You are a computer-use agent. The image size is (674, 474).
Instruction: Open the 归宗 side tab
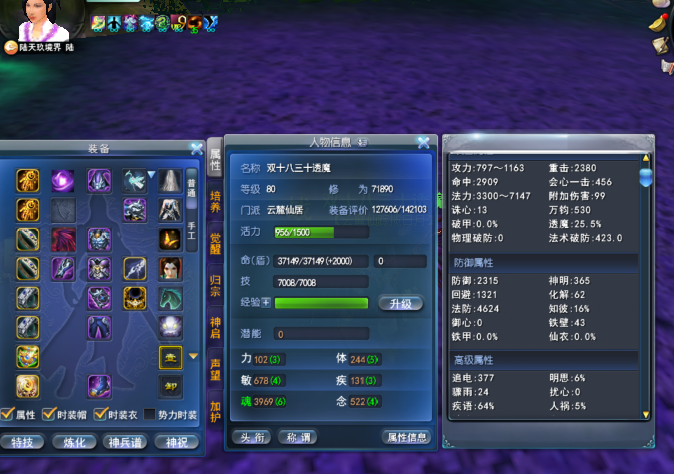215,284
